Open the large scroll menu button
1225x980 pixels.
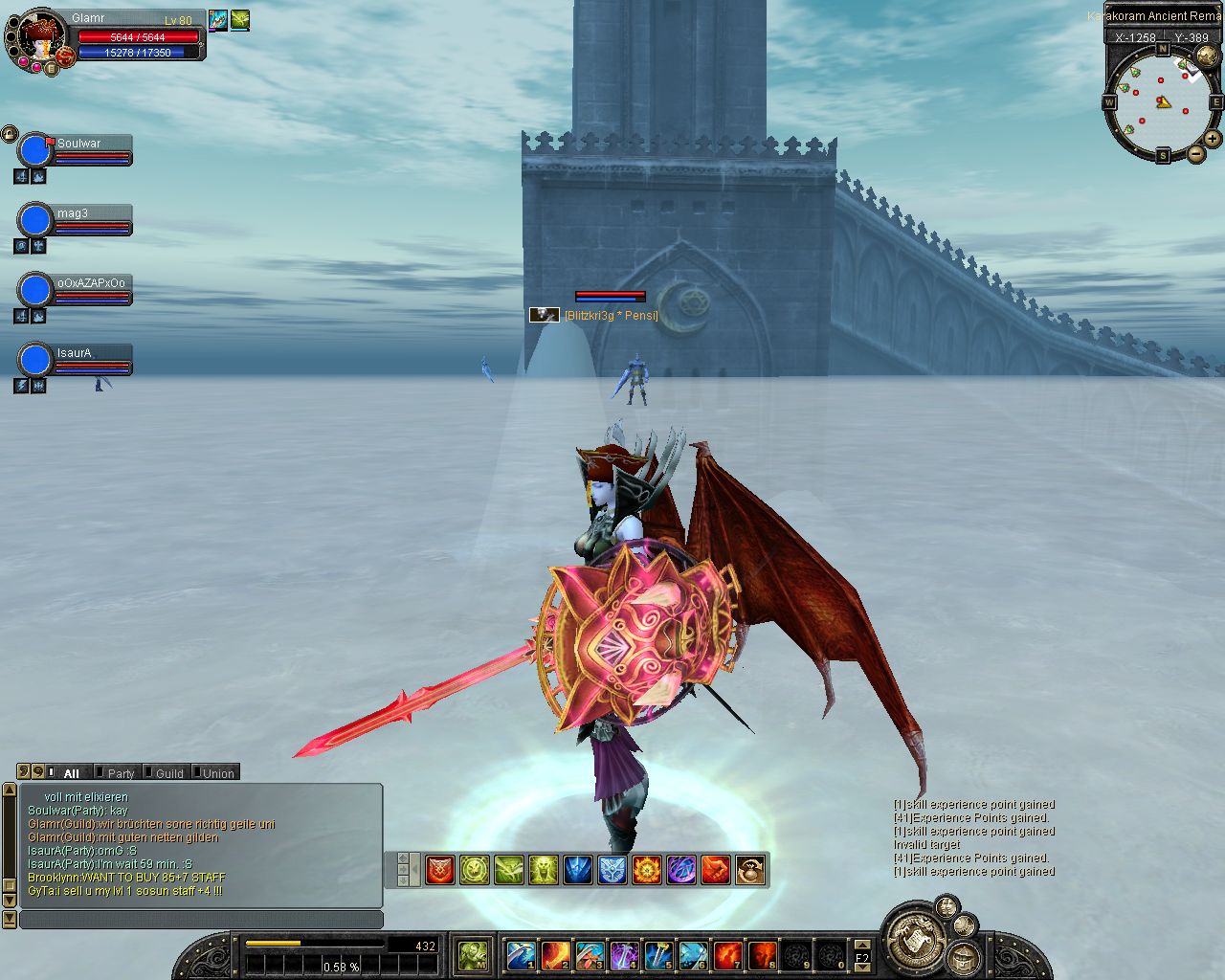click(x=916, y=937)
